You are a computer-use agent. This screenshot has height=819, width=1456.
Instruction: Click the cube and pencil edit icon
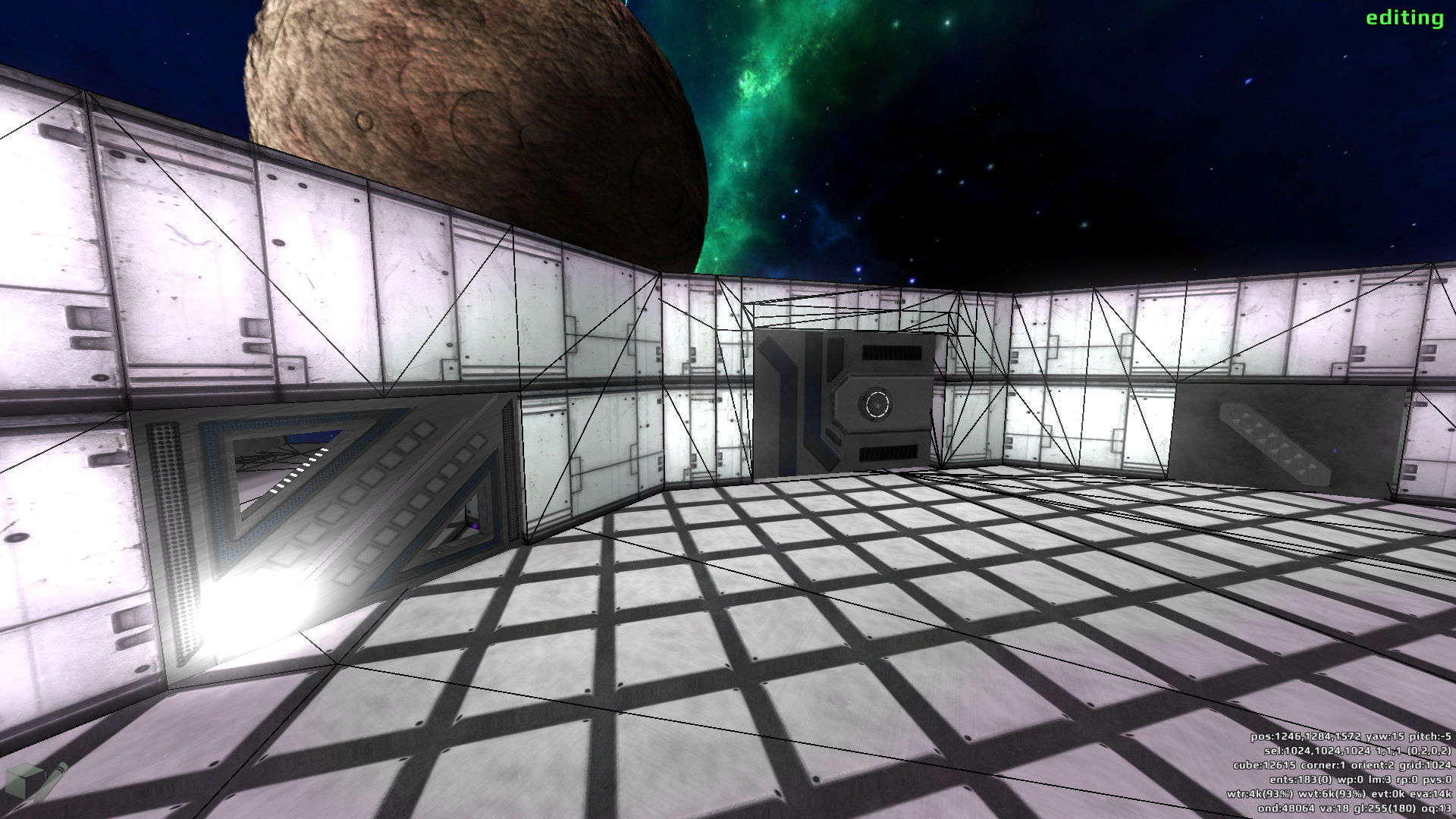(36, 783)
